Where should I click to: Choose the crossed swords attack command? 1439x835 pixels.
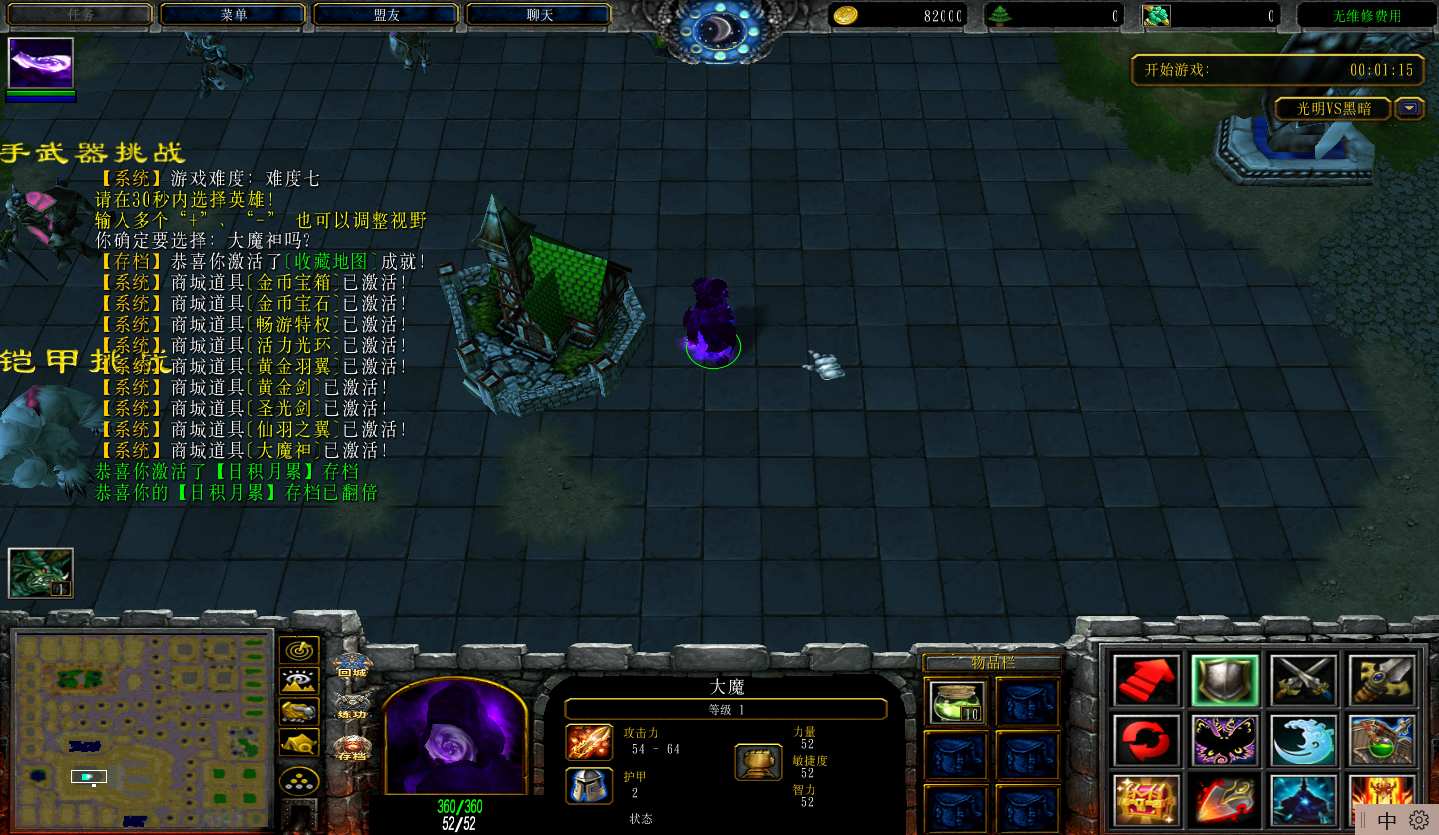[x=1304, y=681]
